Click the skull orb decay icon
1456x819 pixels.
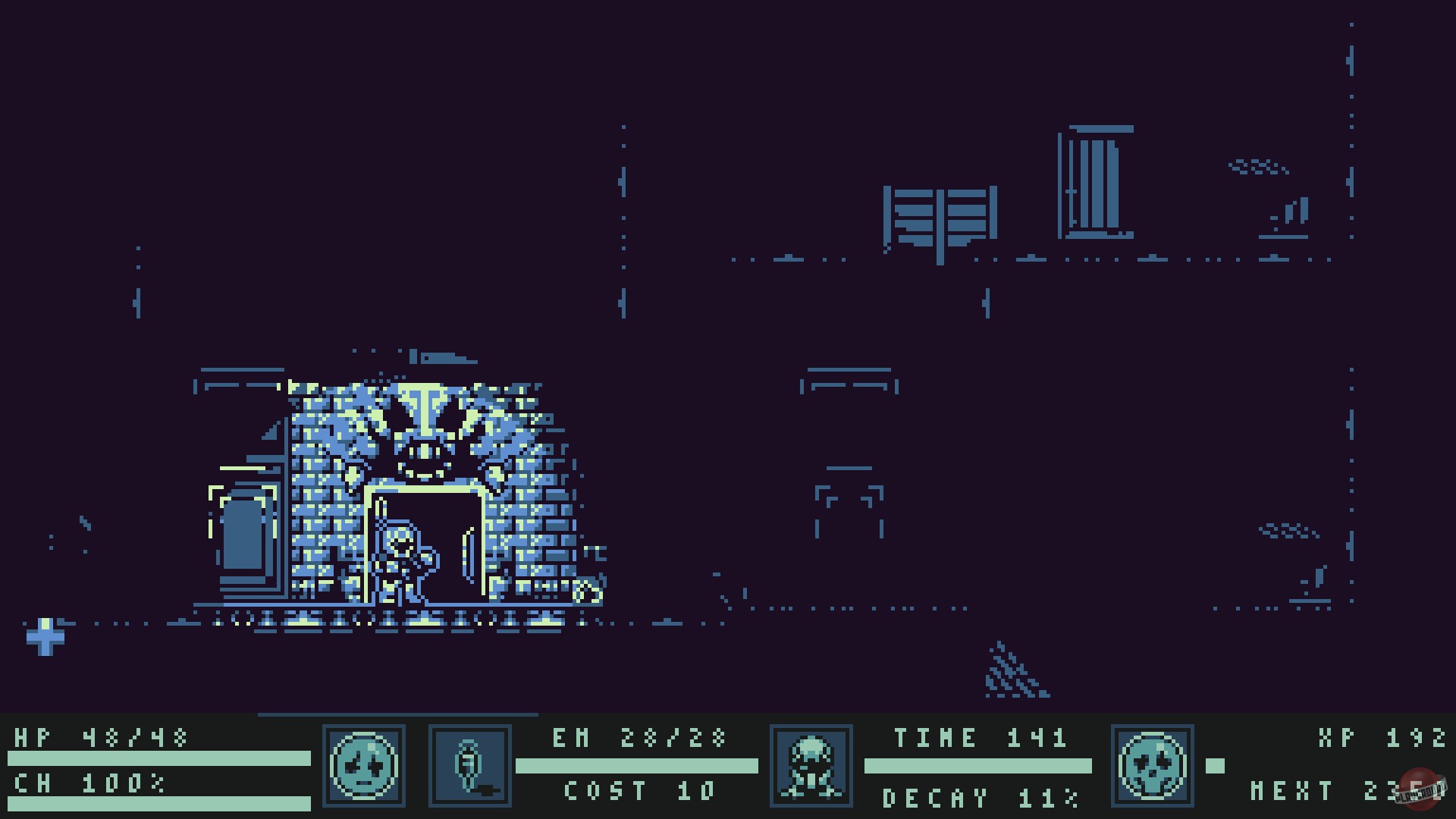point(1153,766)
